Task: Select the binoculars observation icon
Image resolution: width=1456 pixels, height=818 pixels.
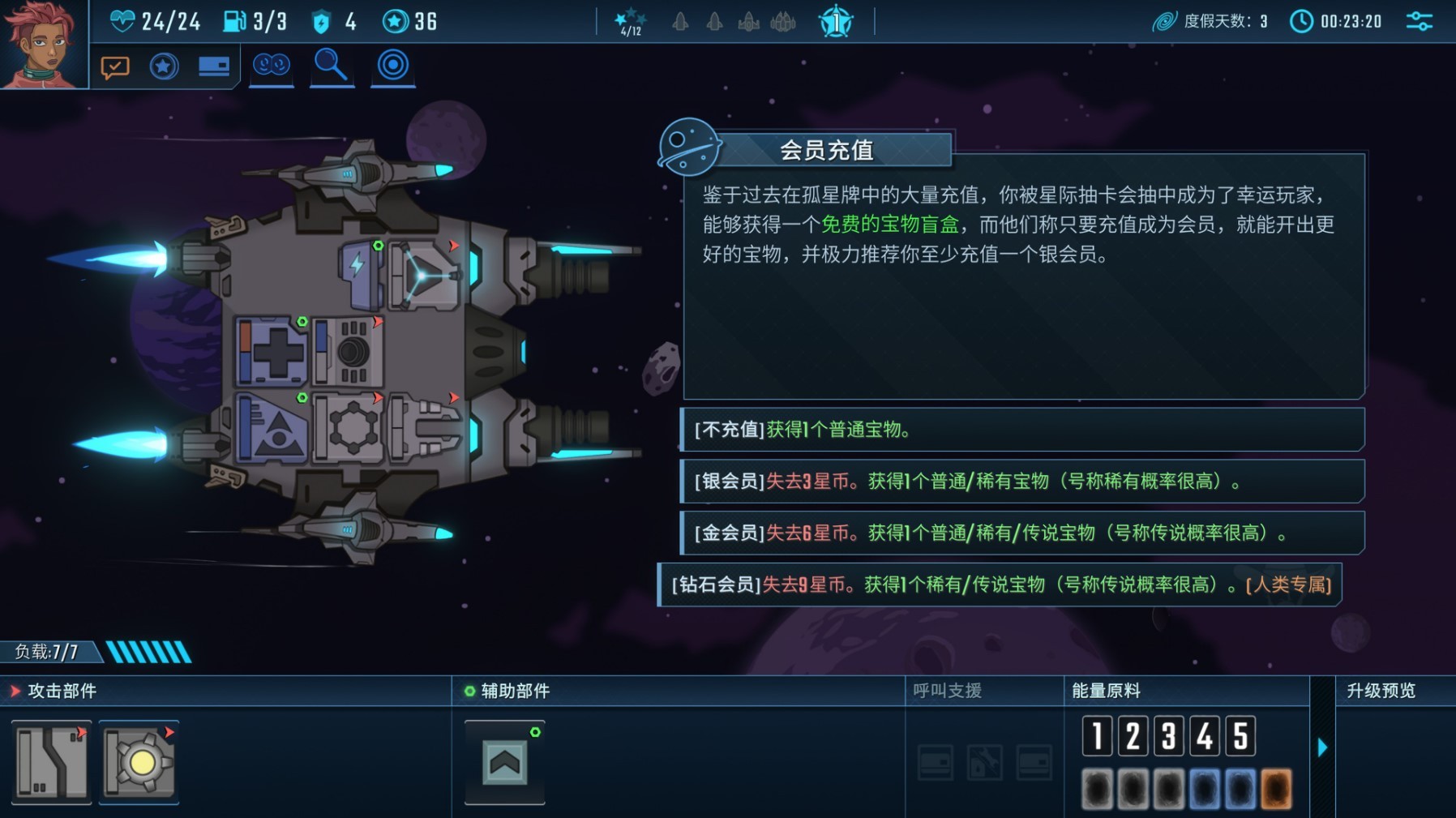Action: [x=272, y=66]
